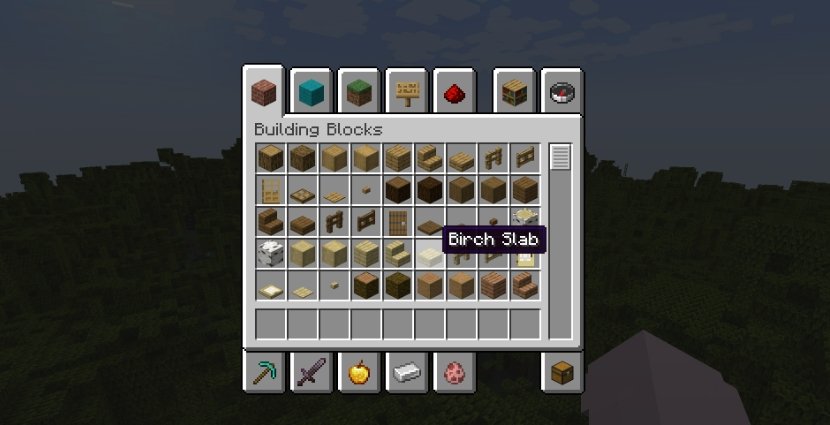Open the iron ingot tab

click(407, 374)
